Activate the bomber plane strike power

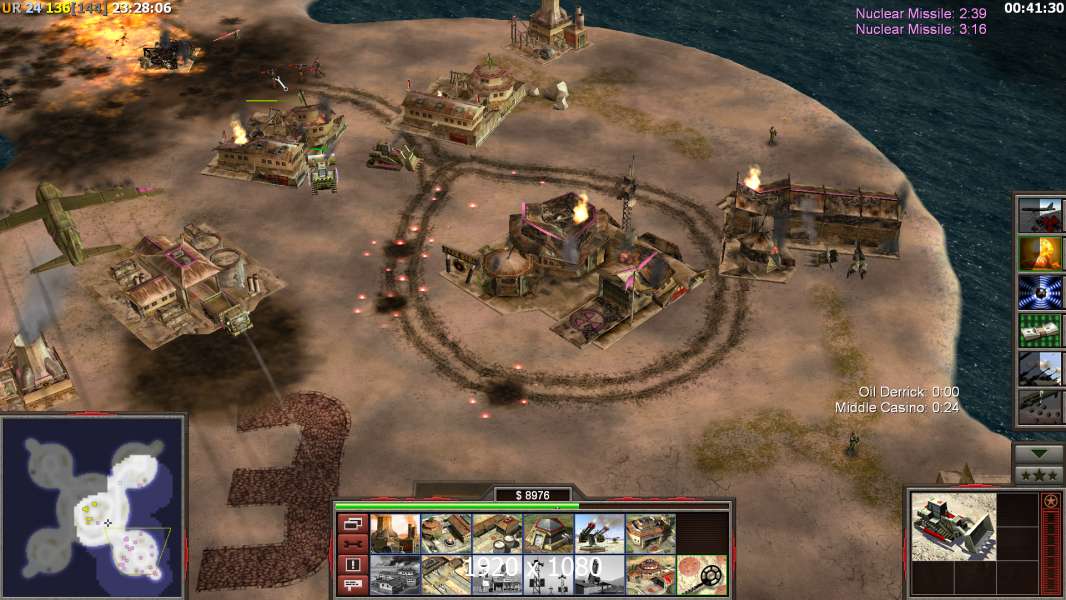point(1040,214)
